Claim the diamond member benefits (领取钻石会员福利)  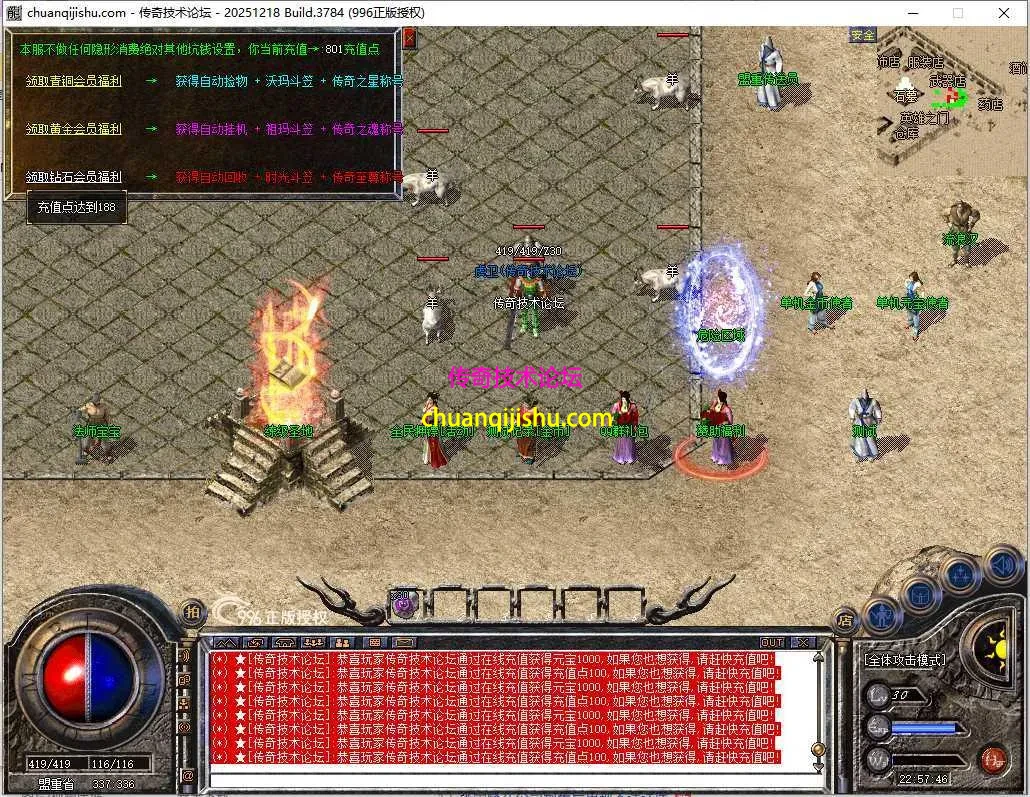coord(74,177)
